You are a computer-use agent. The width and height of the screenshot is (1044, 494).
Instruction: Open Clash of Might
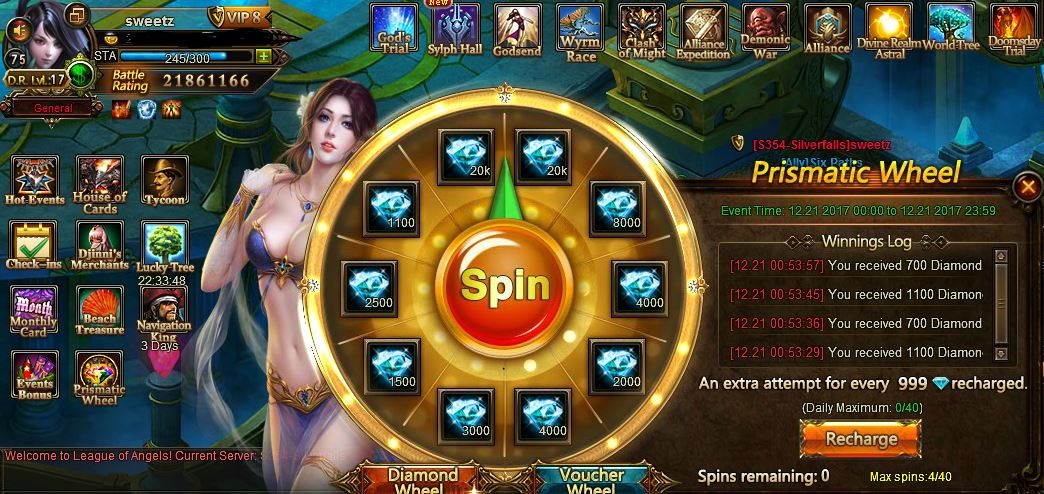point(642,28)
